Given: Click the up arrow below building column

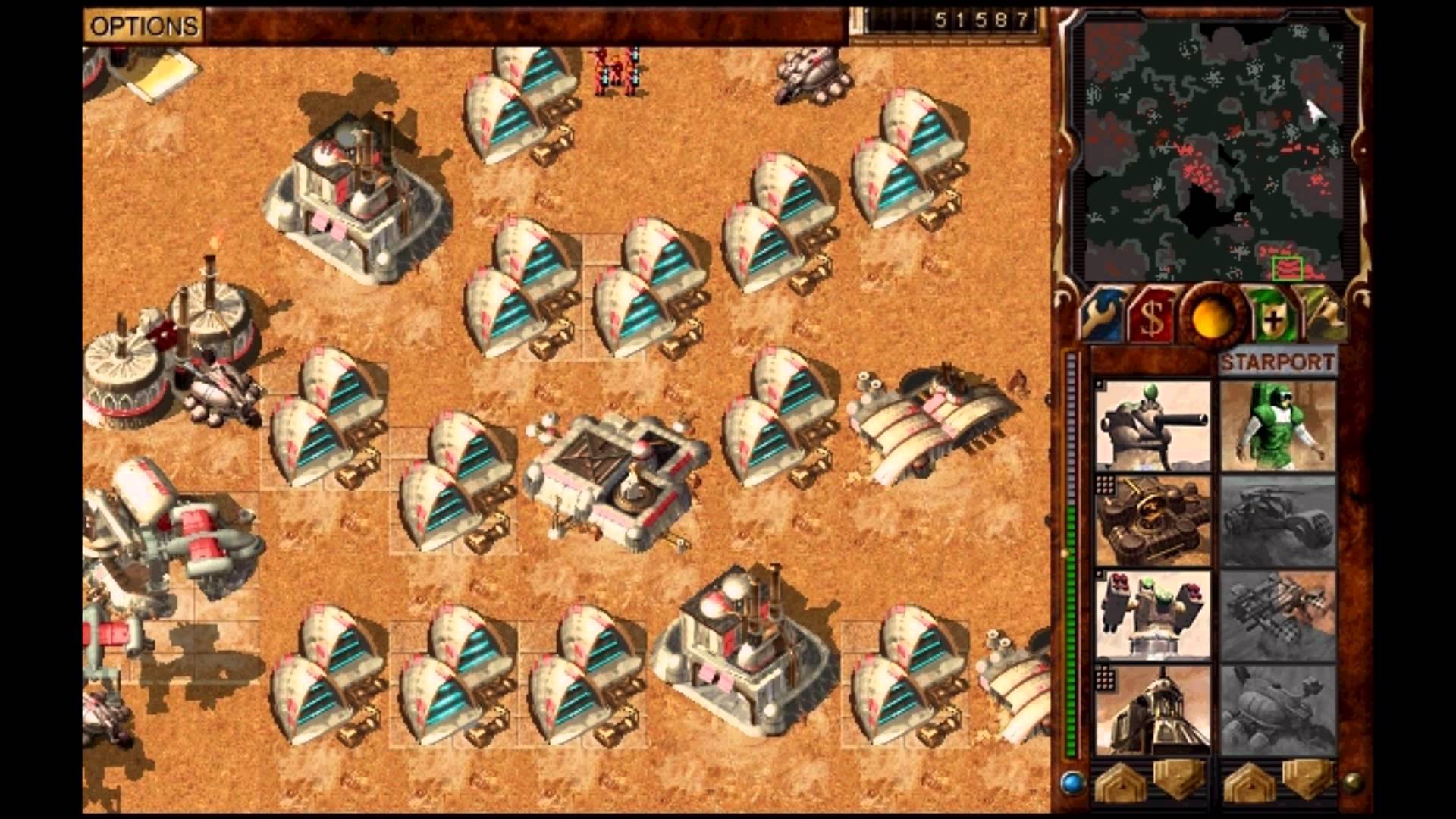Looking at the screenshot, I should [1119, 783].
